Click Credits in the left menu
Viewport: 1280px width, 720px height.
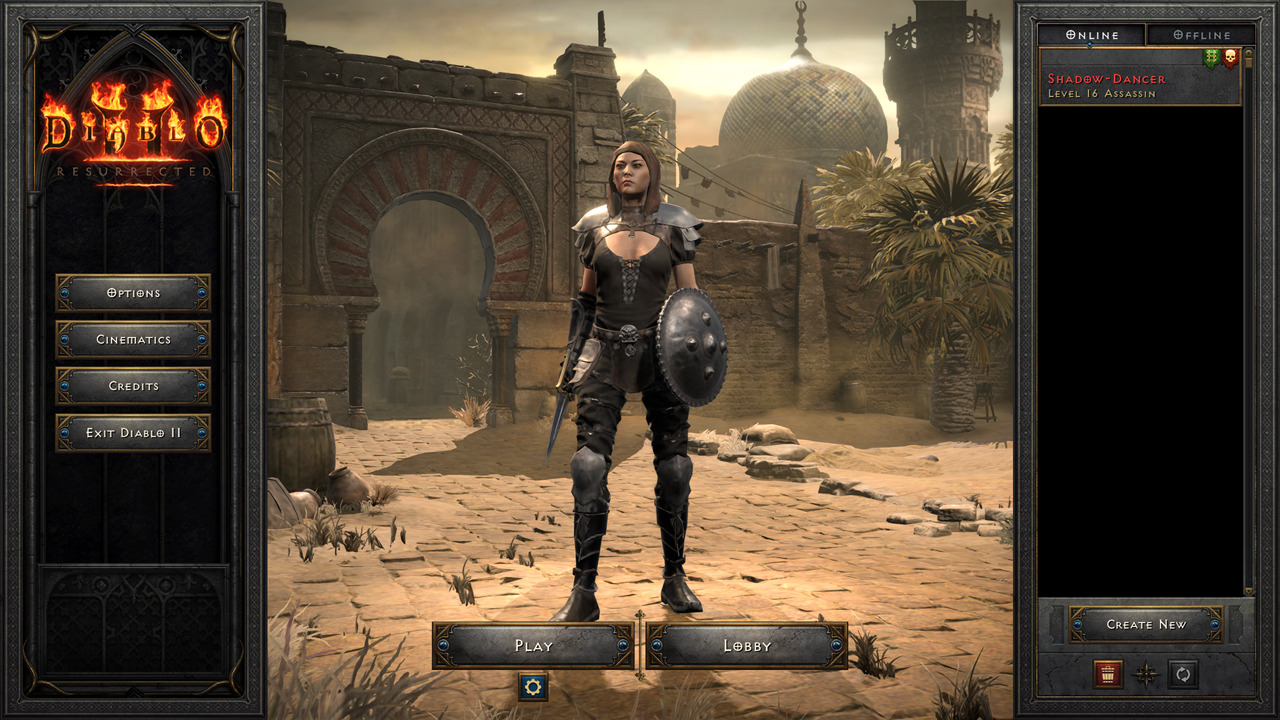pyautogui.click(x=134, y=386)
